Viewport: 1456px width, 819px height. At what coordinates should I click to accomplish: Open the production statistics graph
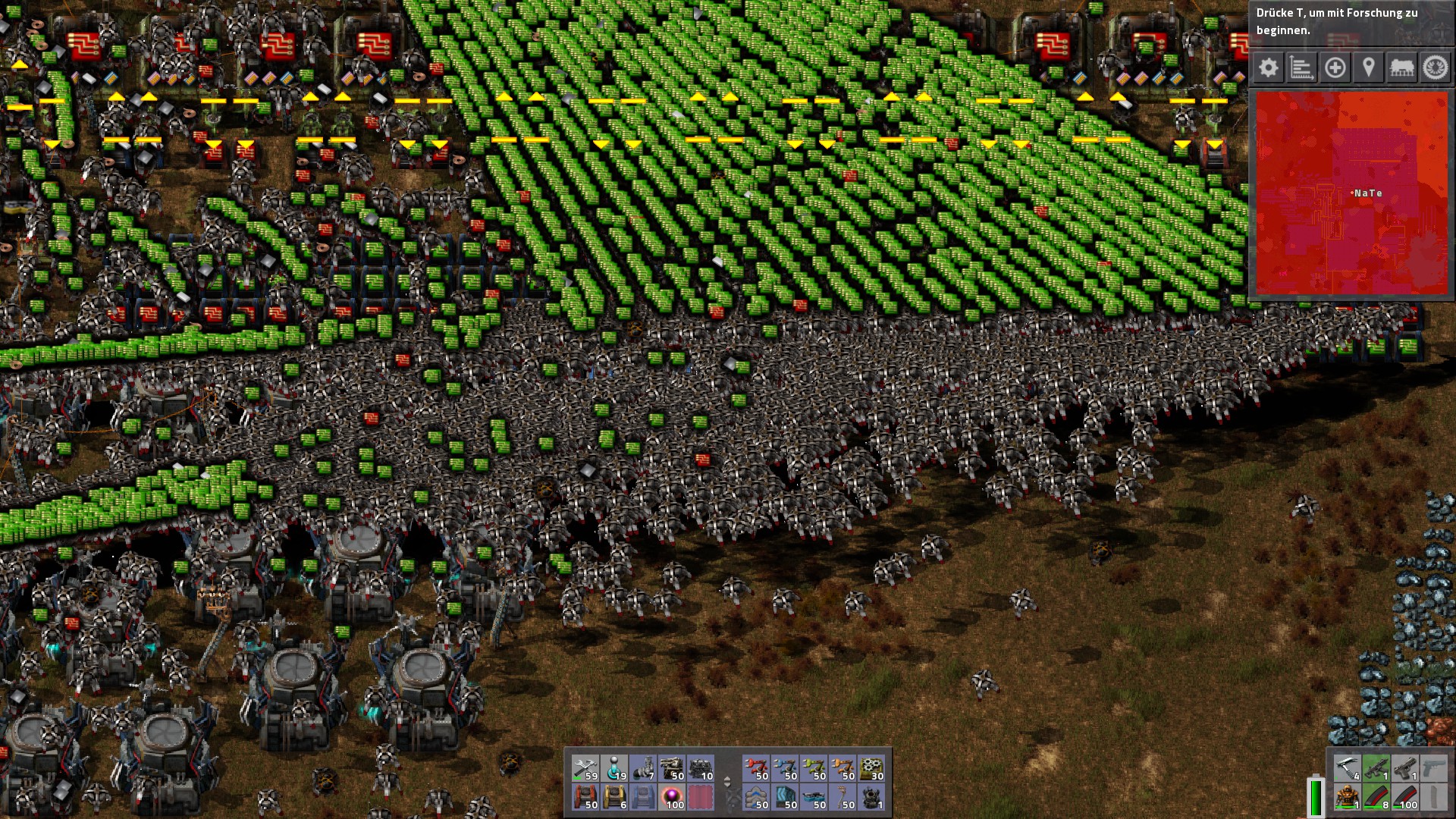click(x=1303, y=67)
